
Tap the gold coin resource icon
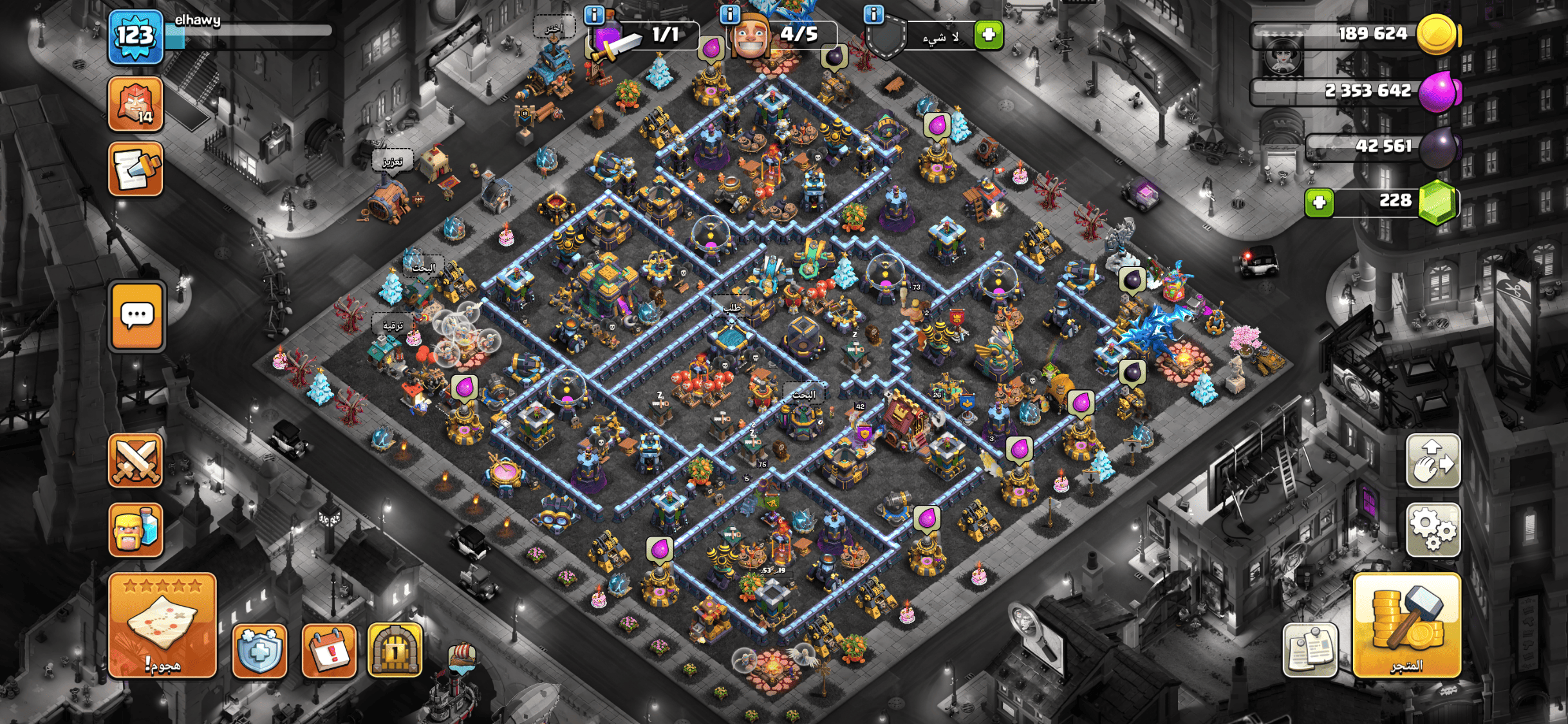pos(1437,34)
